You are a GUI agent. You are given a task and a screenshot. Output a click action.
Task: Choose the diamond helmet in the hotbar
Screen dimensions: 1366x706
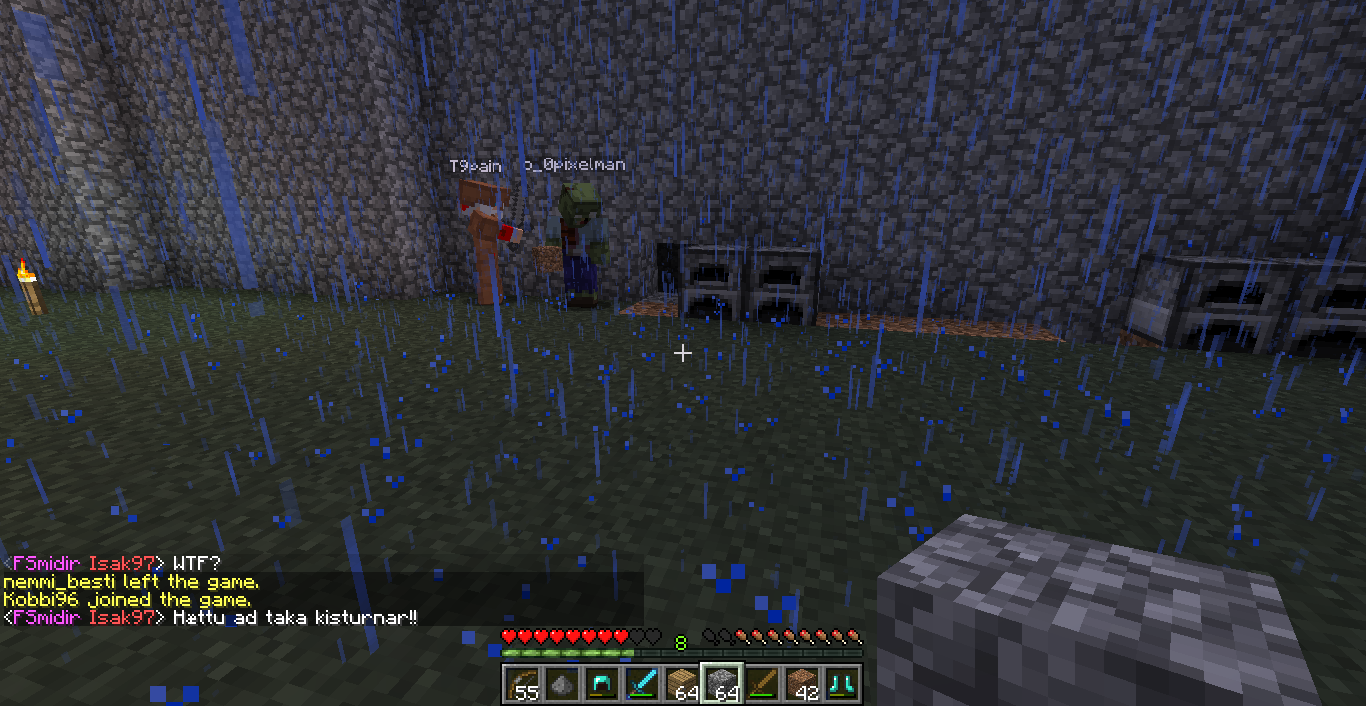[601, 684]
